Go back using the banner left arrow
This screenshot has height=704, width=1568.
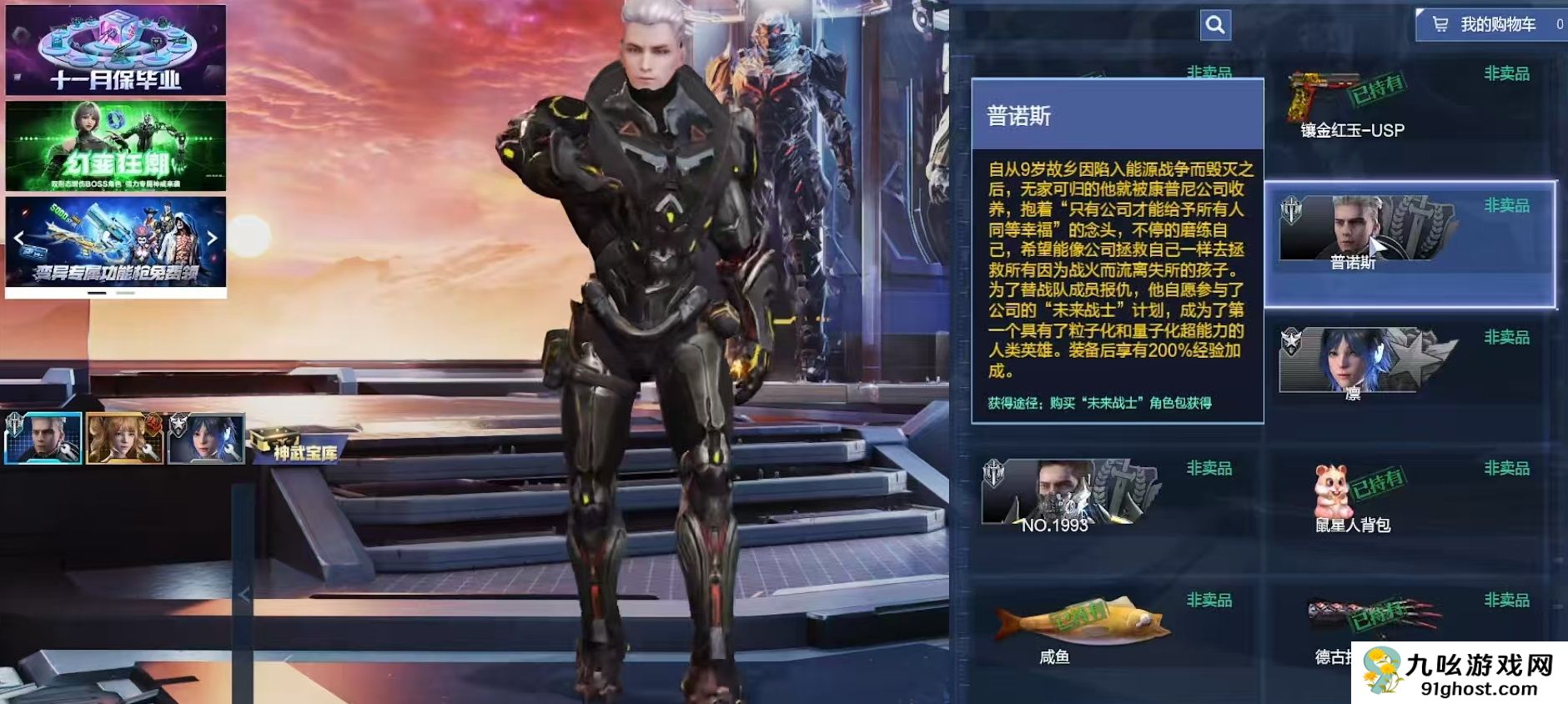pos(18,238)
